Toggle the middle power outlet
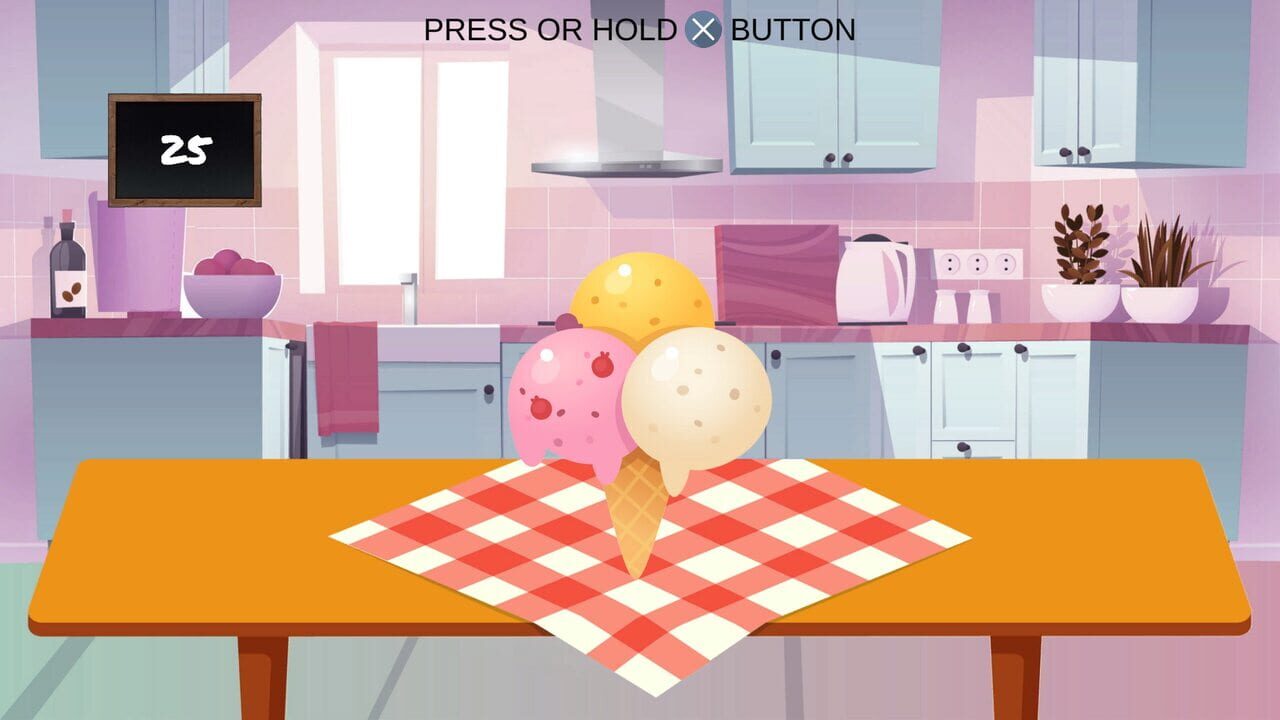 click(x=978, y=264)
